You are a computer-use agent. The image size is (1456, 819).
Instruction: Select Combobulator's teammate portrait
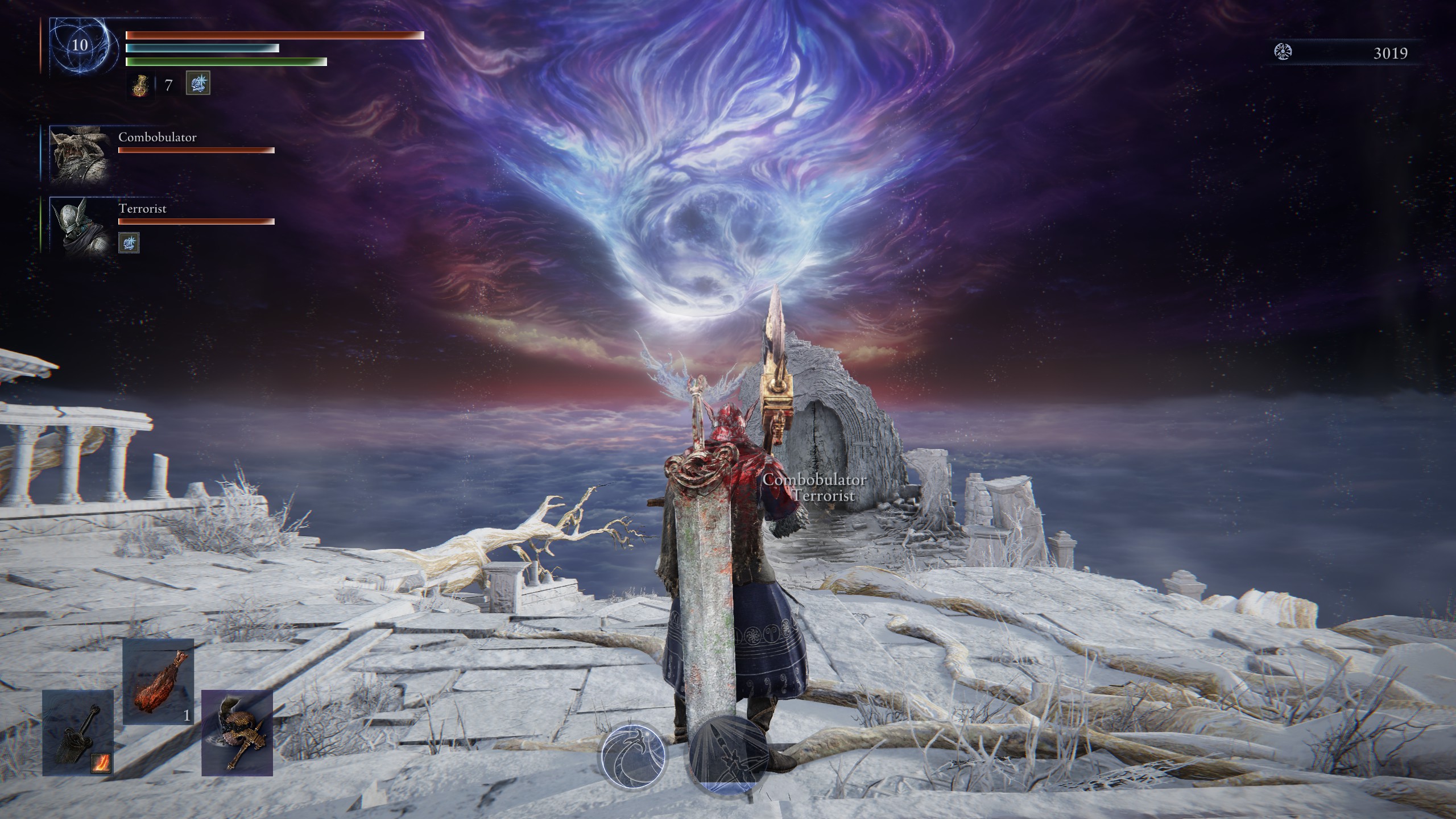80,155
